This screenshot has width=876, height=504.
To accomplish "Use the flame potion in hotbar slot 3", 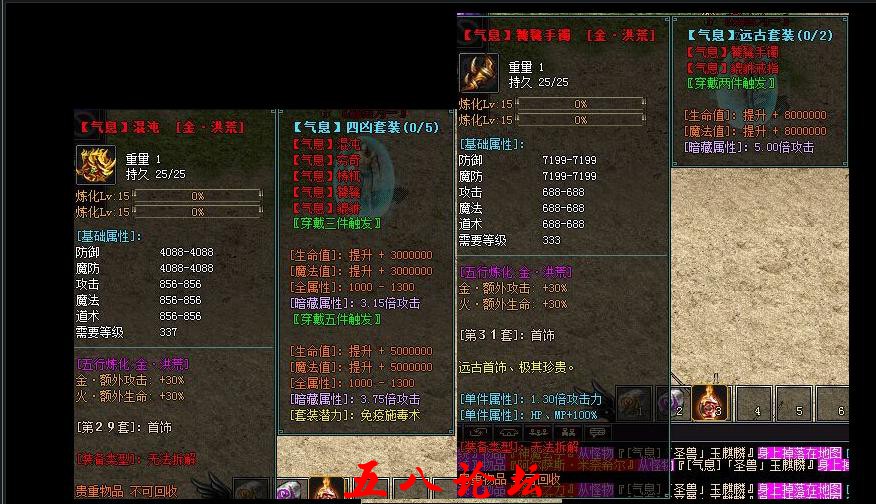I will [x=709, y=402].
